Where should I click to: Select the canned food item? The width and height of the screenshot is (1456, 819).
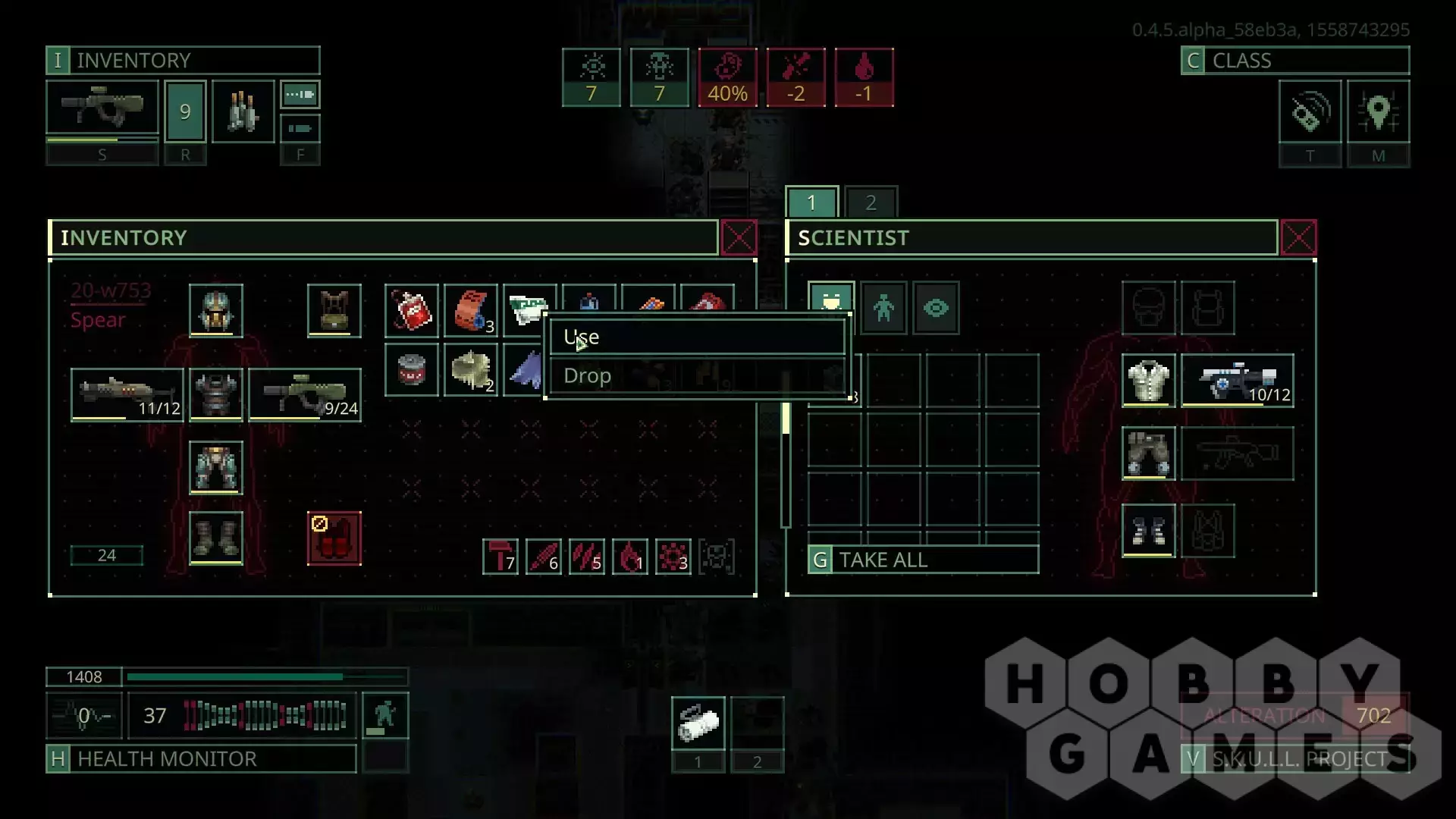411,370
